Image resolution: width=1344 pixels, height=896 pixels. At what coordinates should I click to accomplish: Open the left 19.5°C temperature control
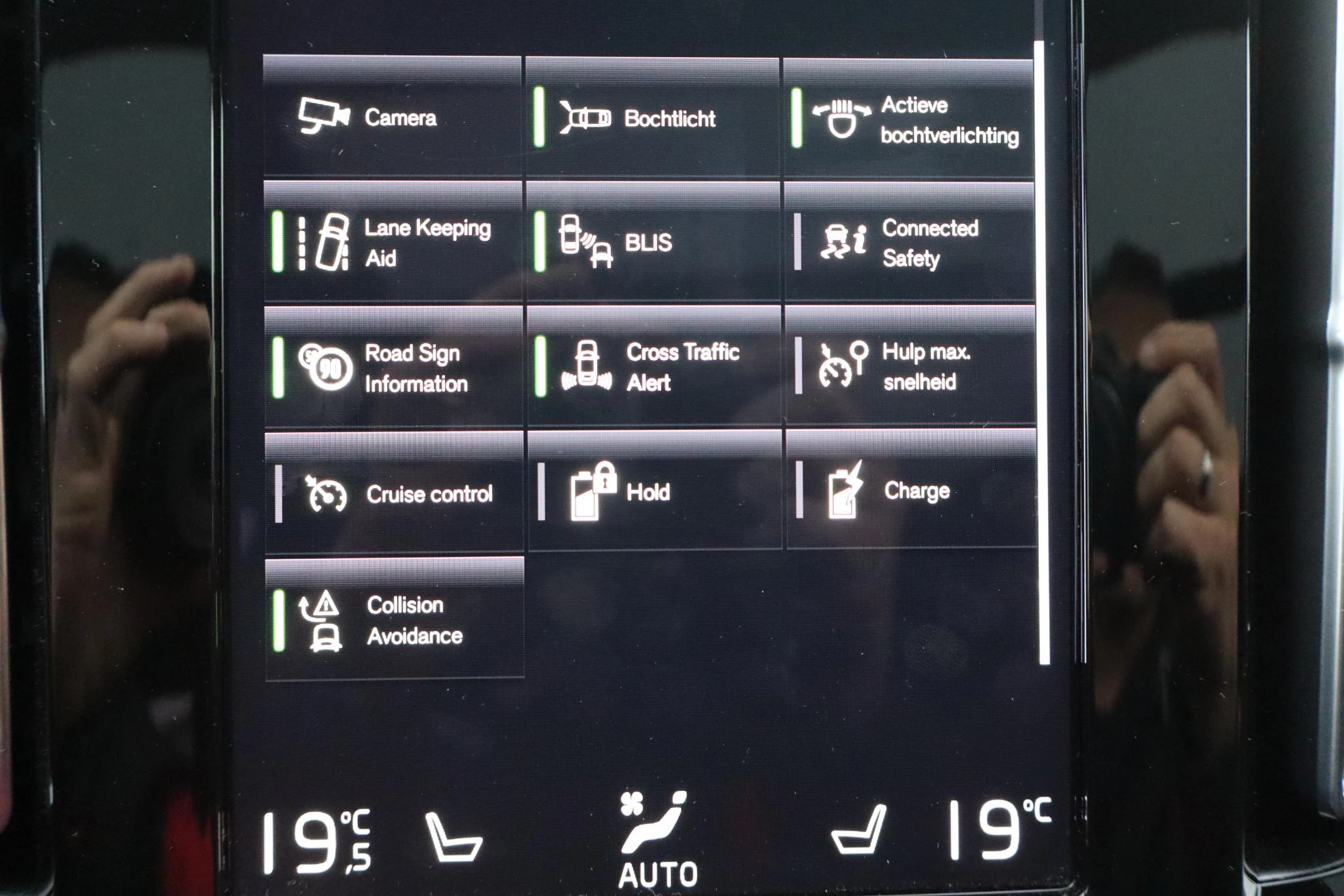[x=315, y=833]
